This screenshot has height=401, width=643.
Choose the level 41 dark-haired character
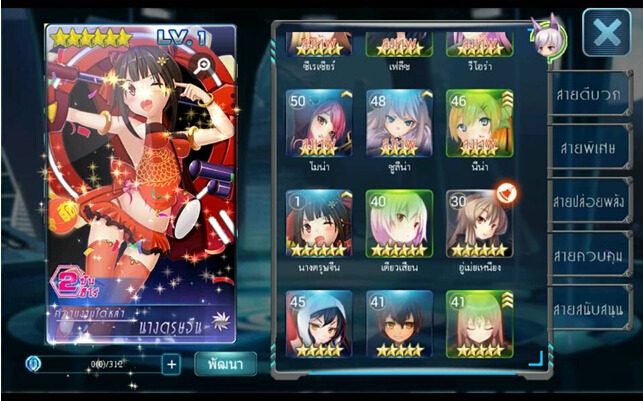pos(398,323)
